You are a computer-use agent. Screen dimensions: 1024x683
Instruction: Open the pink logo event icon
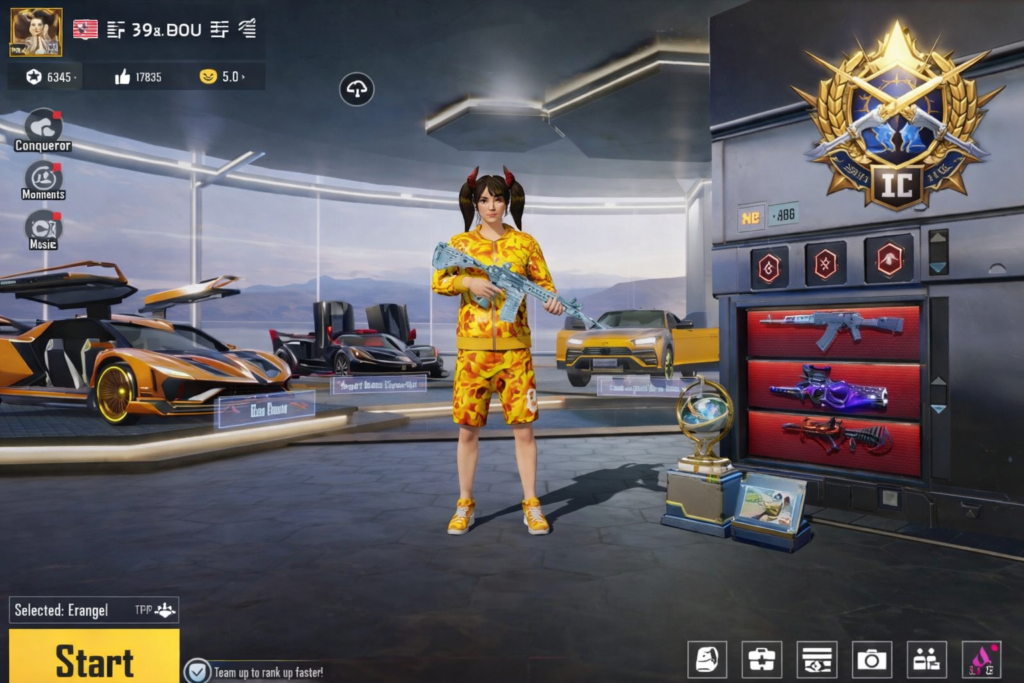tap(981, 659)
